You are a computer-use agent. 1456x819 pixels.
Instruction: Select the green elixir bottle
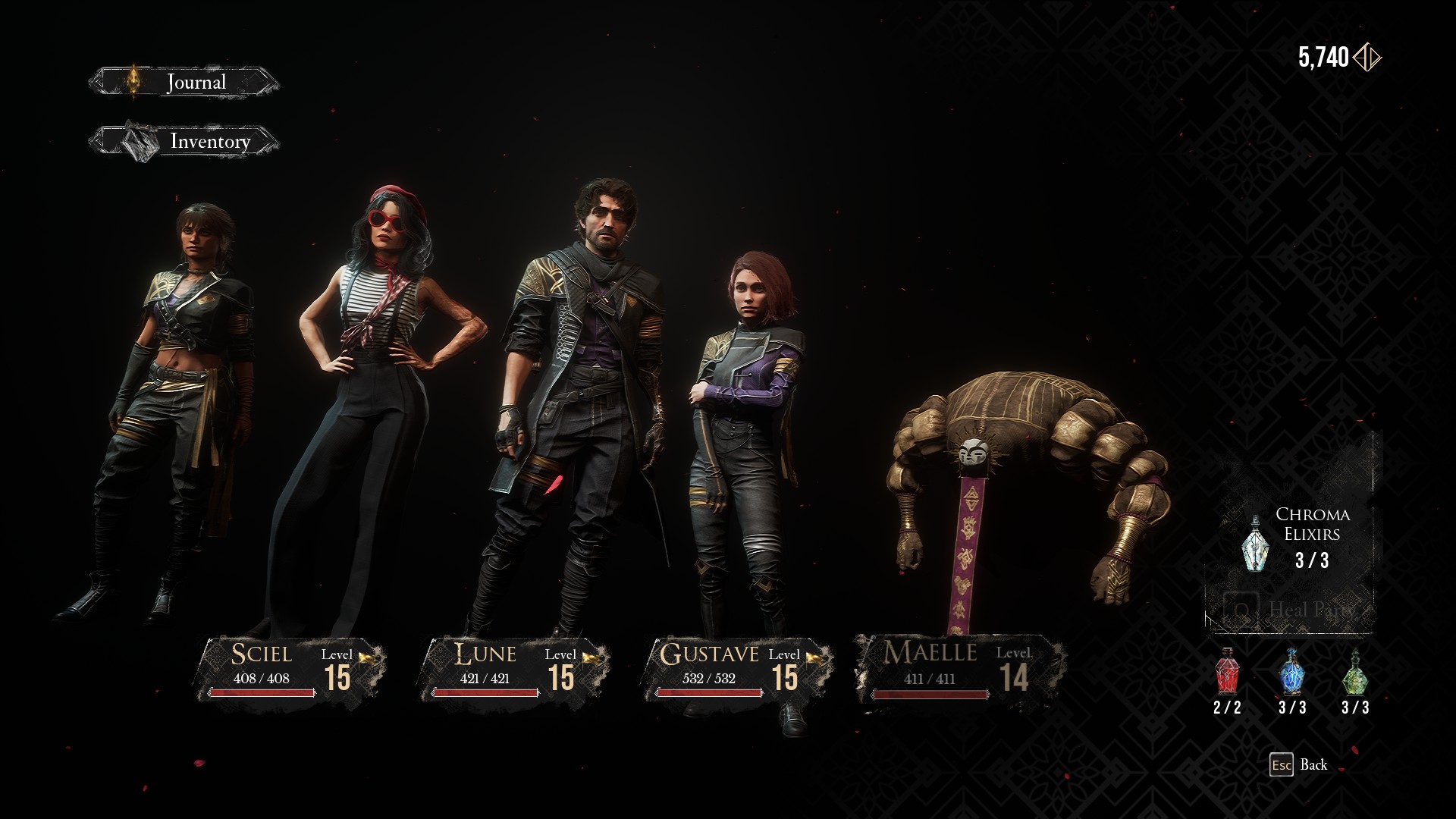click(x=1354, y=673)
